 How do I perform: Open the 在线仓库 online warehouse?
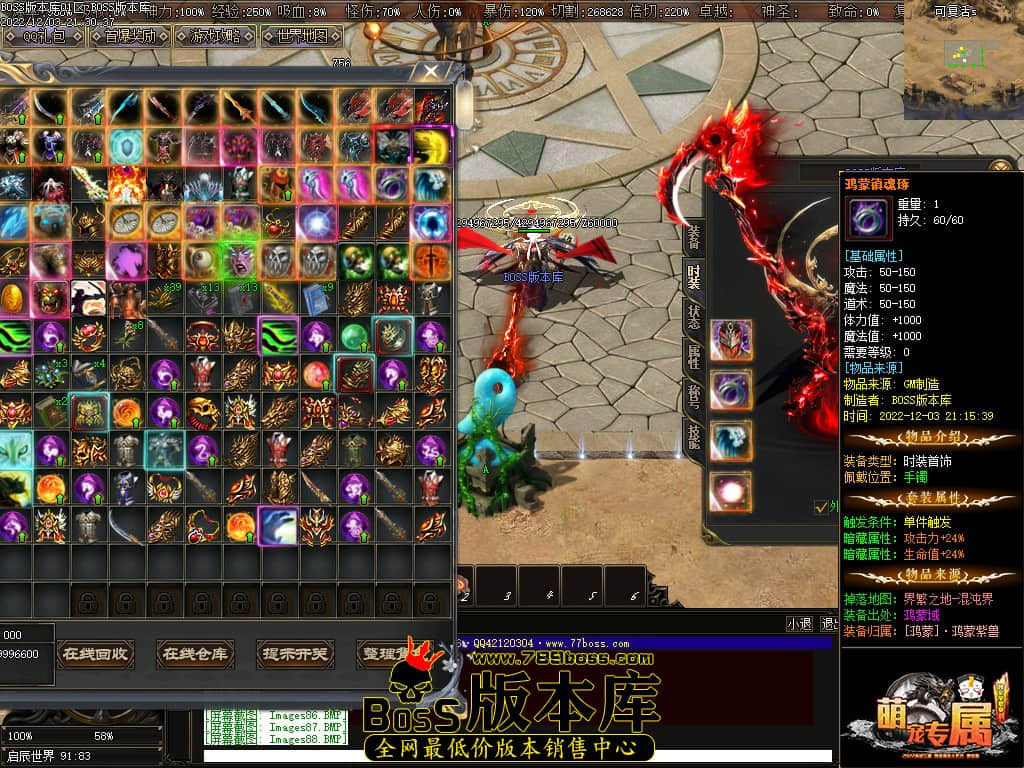(x=195, y=654)
